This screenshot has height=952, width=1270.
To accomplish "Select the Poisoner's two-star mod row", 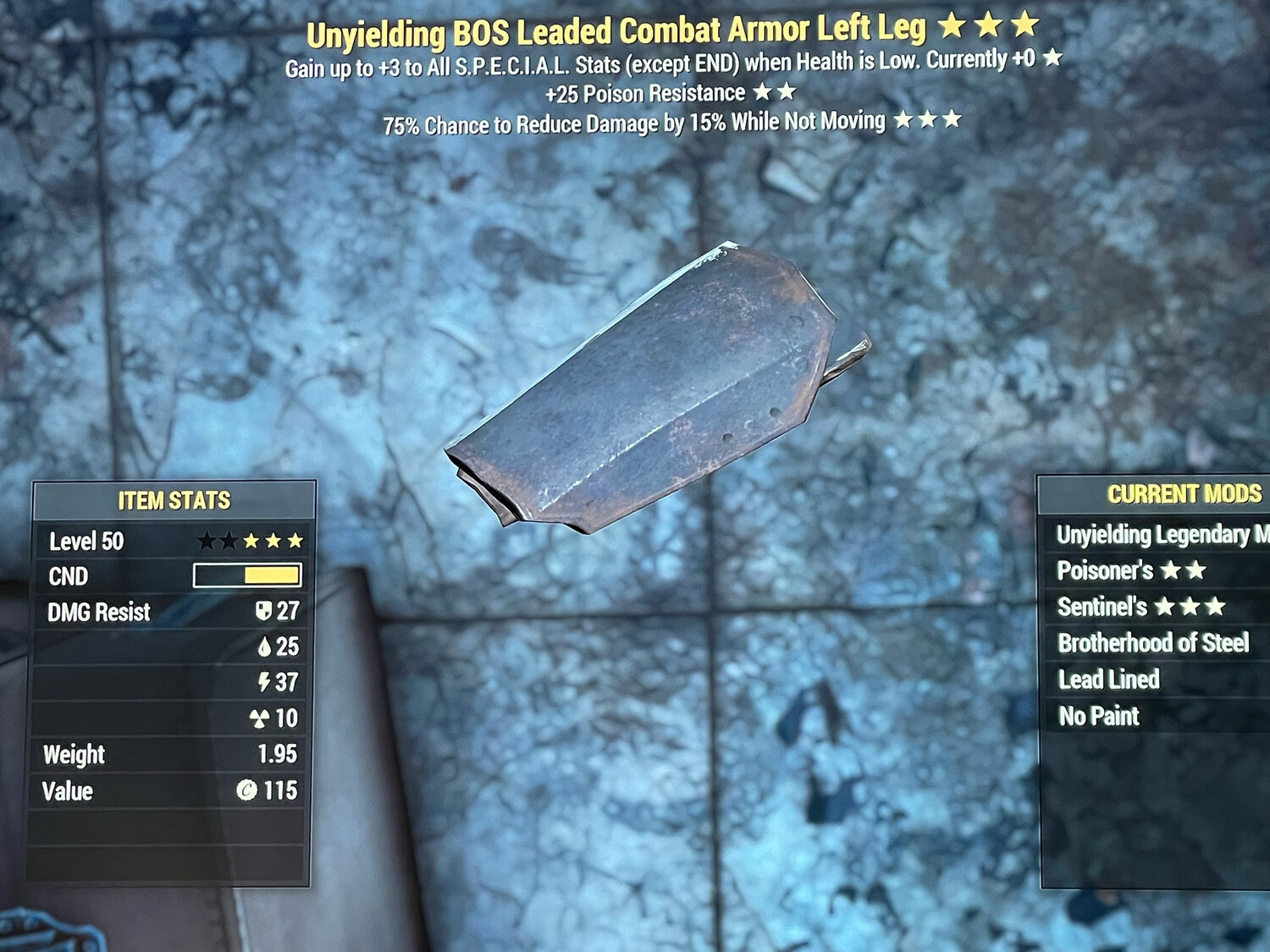I will 1131,571.
